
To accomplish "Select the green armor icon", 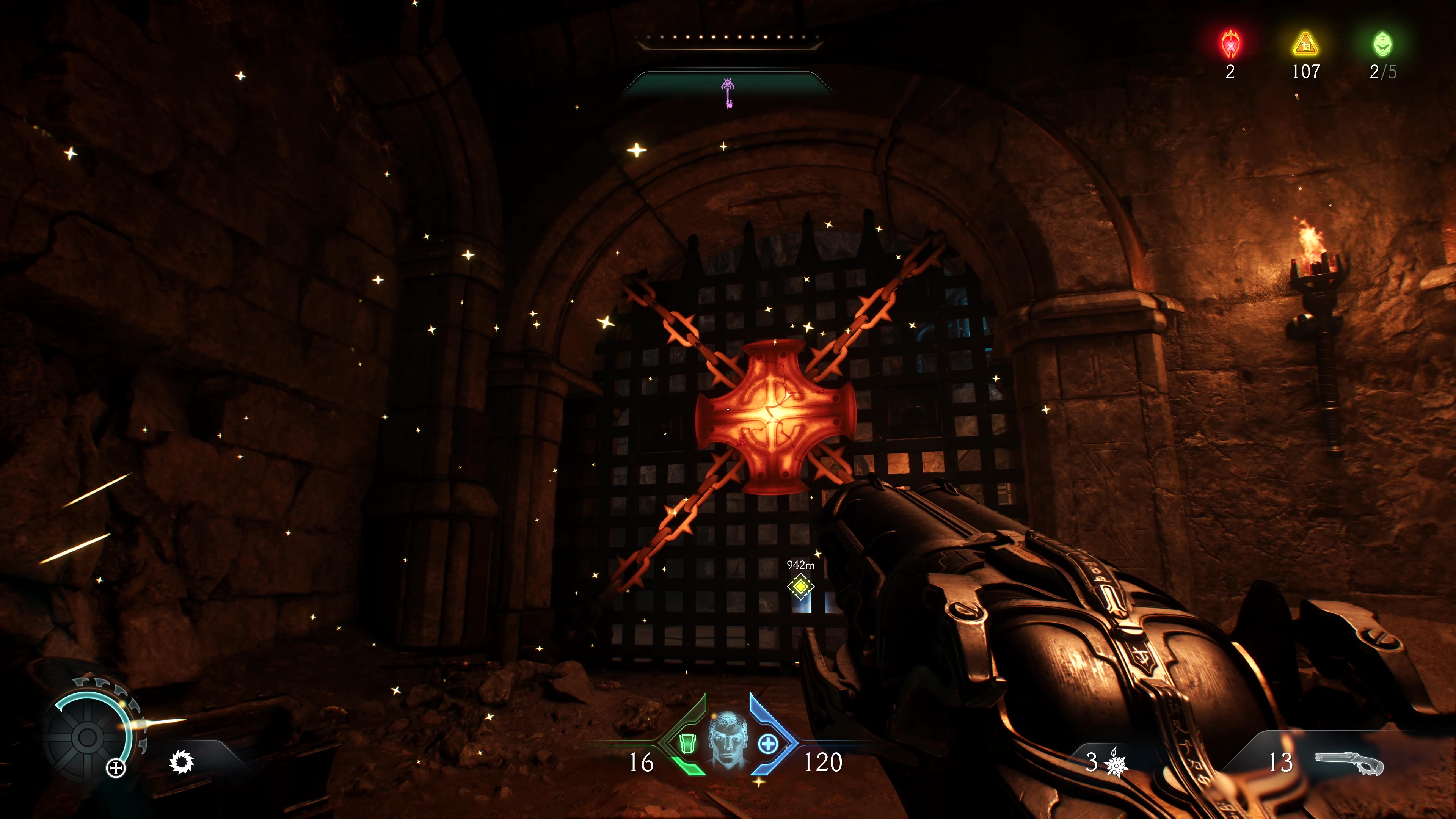I will 687,744.
